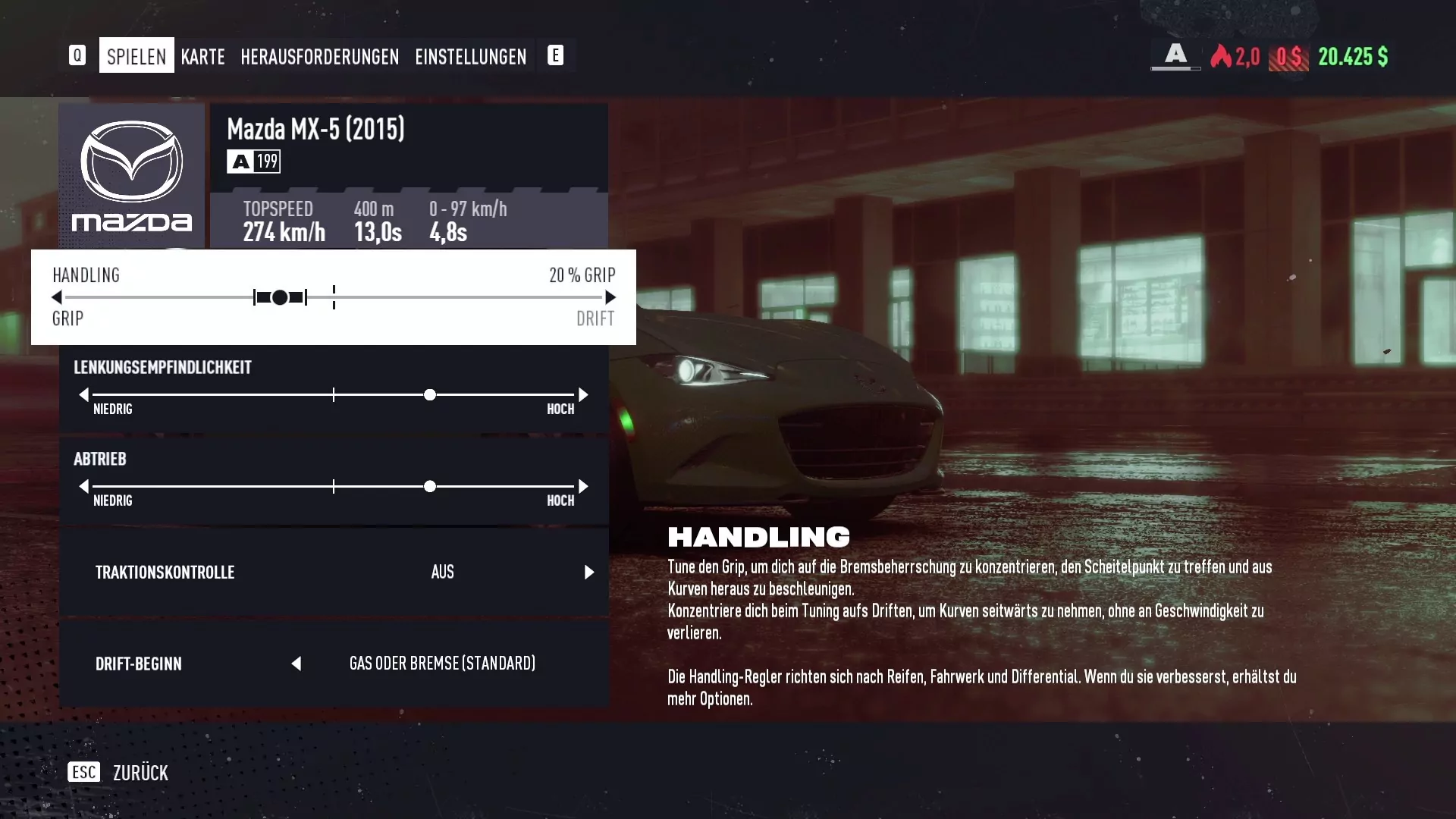Raise Lenkungsempfindlichkeit with the right arrow
1456x819 pixels.
point(583,394)
